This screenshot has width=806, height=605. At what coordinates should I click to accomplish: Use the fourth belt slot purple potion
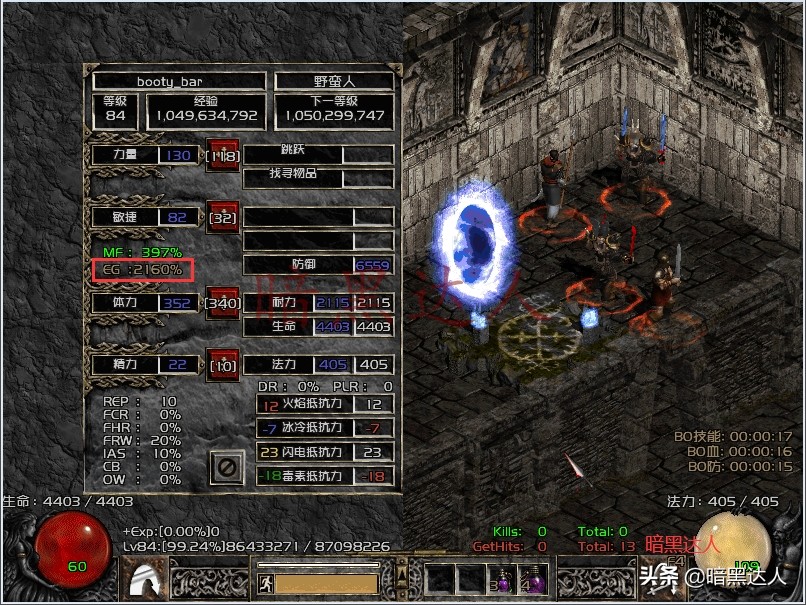537,580
